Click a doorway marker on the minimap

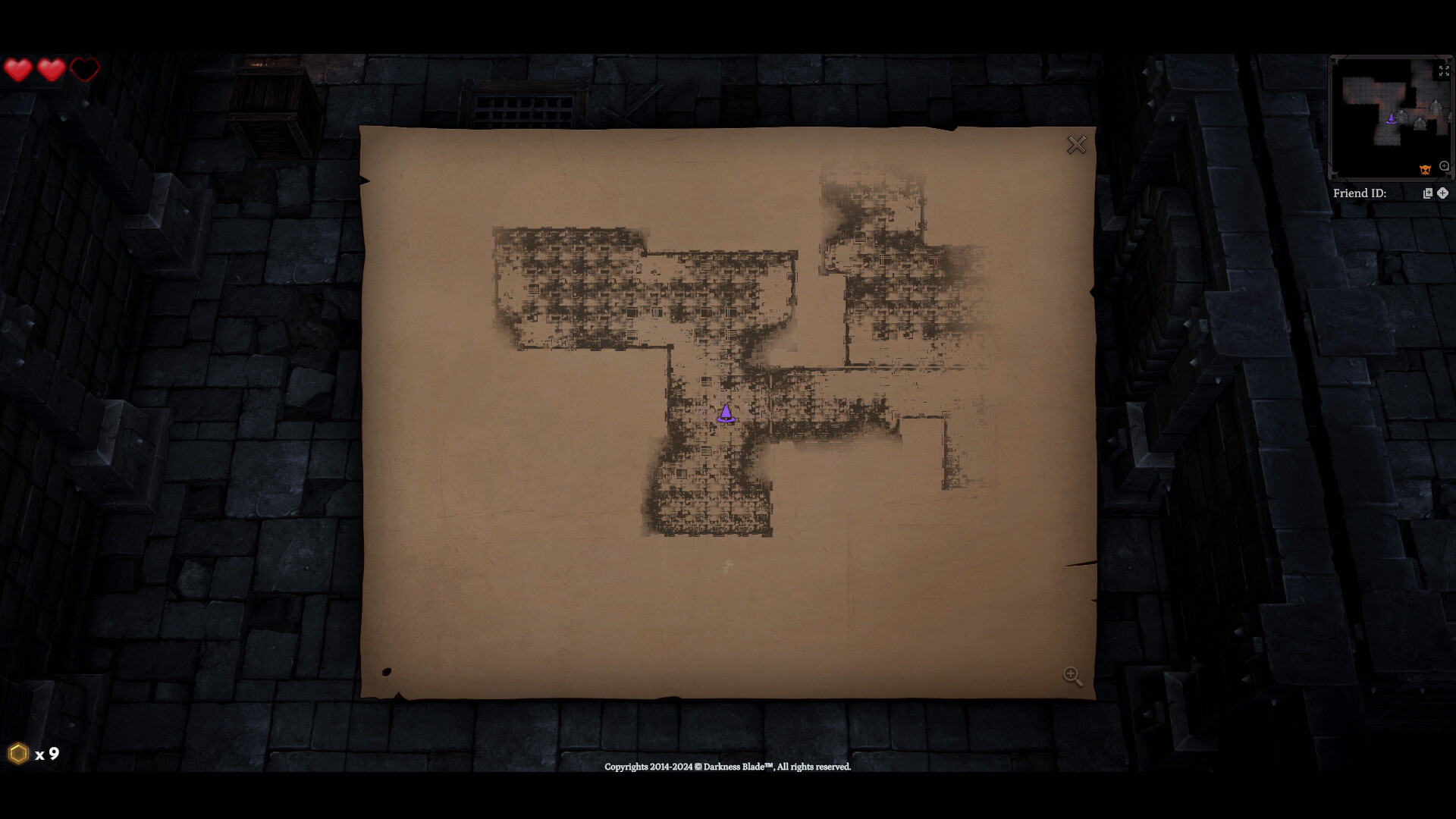(1401, 116)
